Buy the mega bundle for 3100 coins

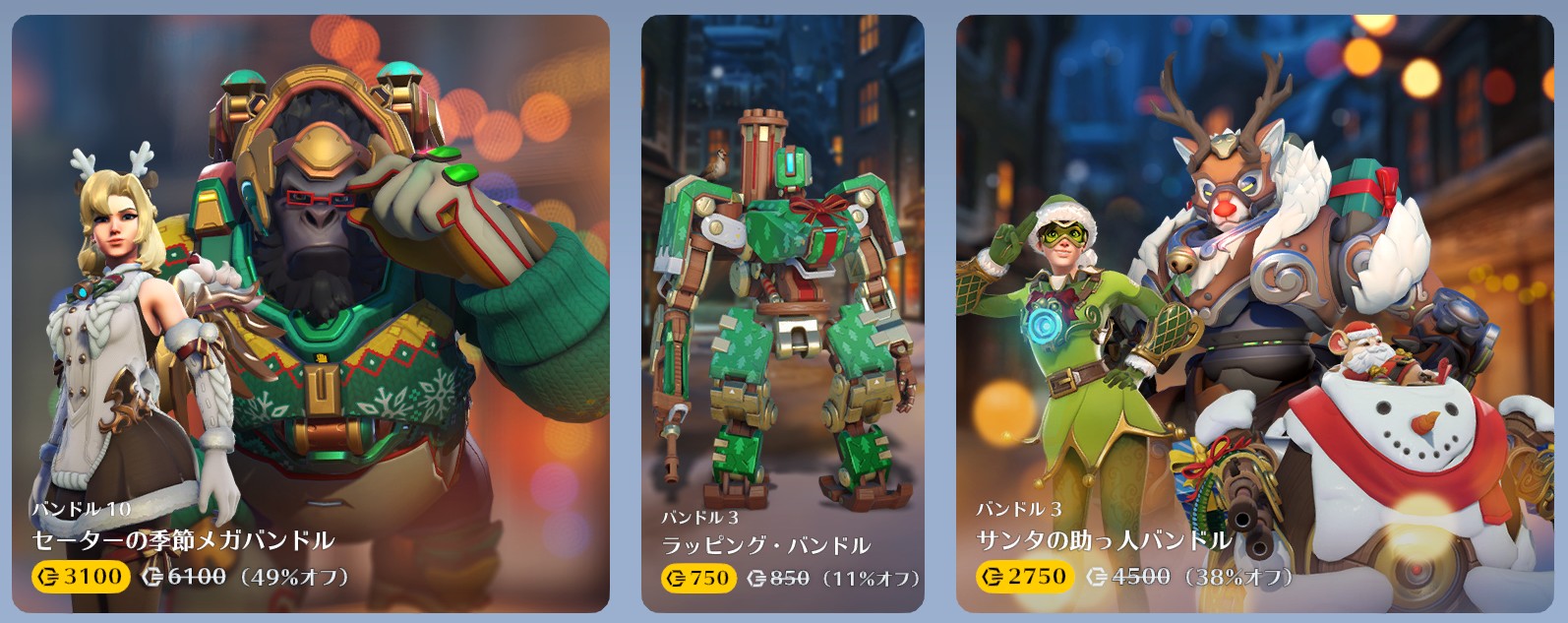pos(82,577)
